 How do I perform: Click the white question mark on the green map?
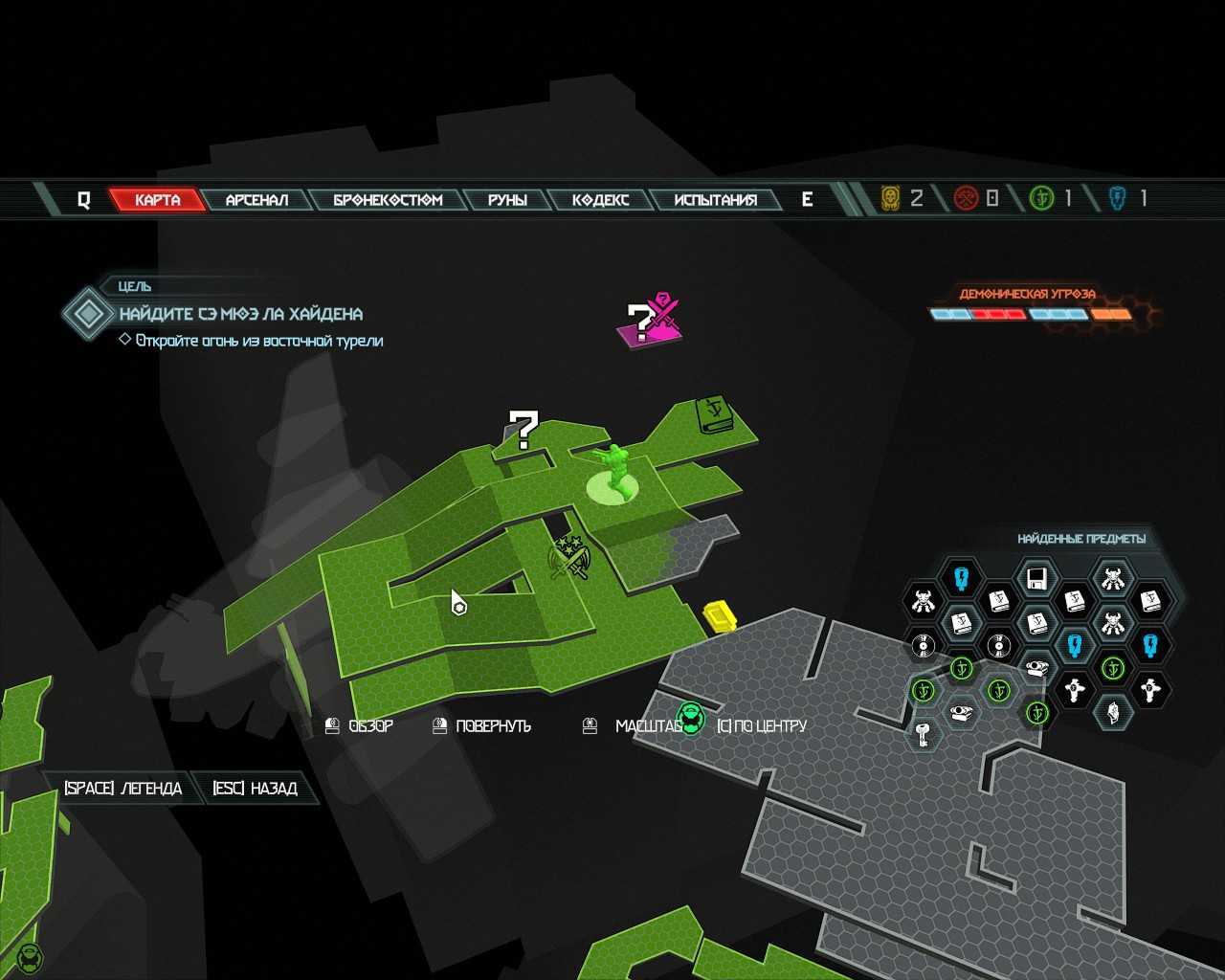click(523, 429)
